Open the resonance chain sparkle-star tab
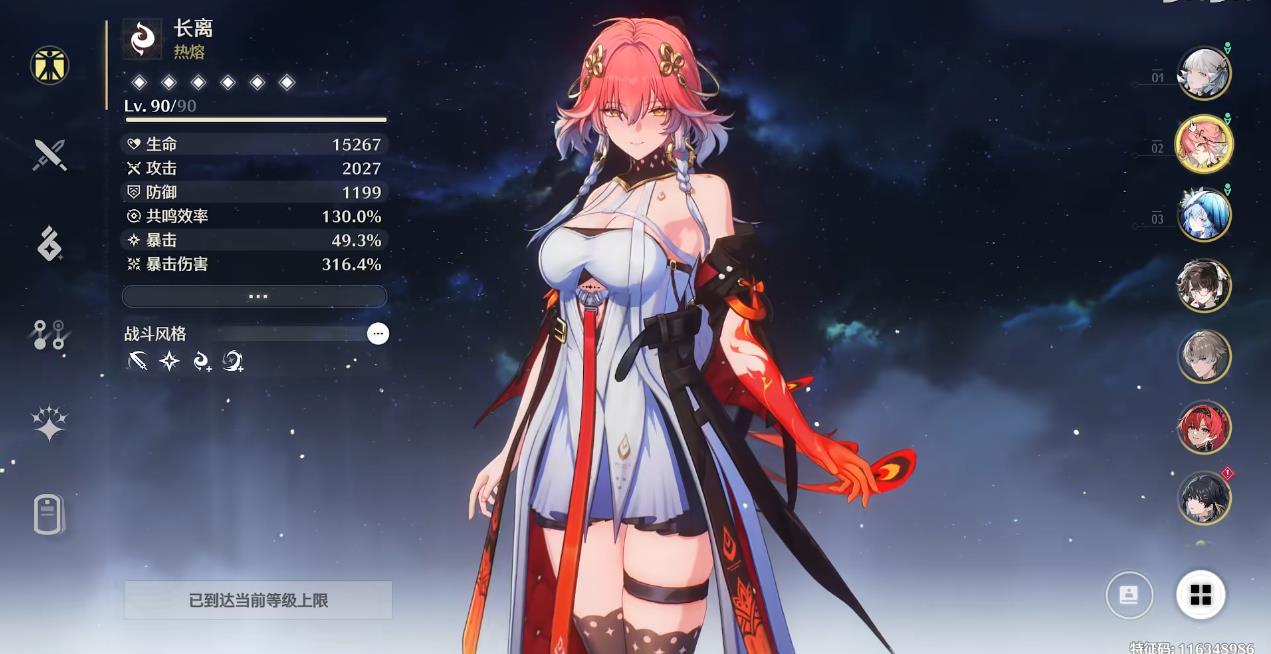Screen dimensions: 1271x654 pyautogui.click(x=49, y=423)
